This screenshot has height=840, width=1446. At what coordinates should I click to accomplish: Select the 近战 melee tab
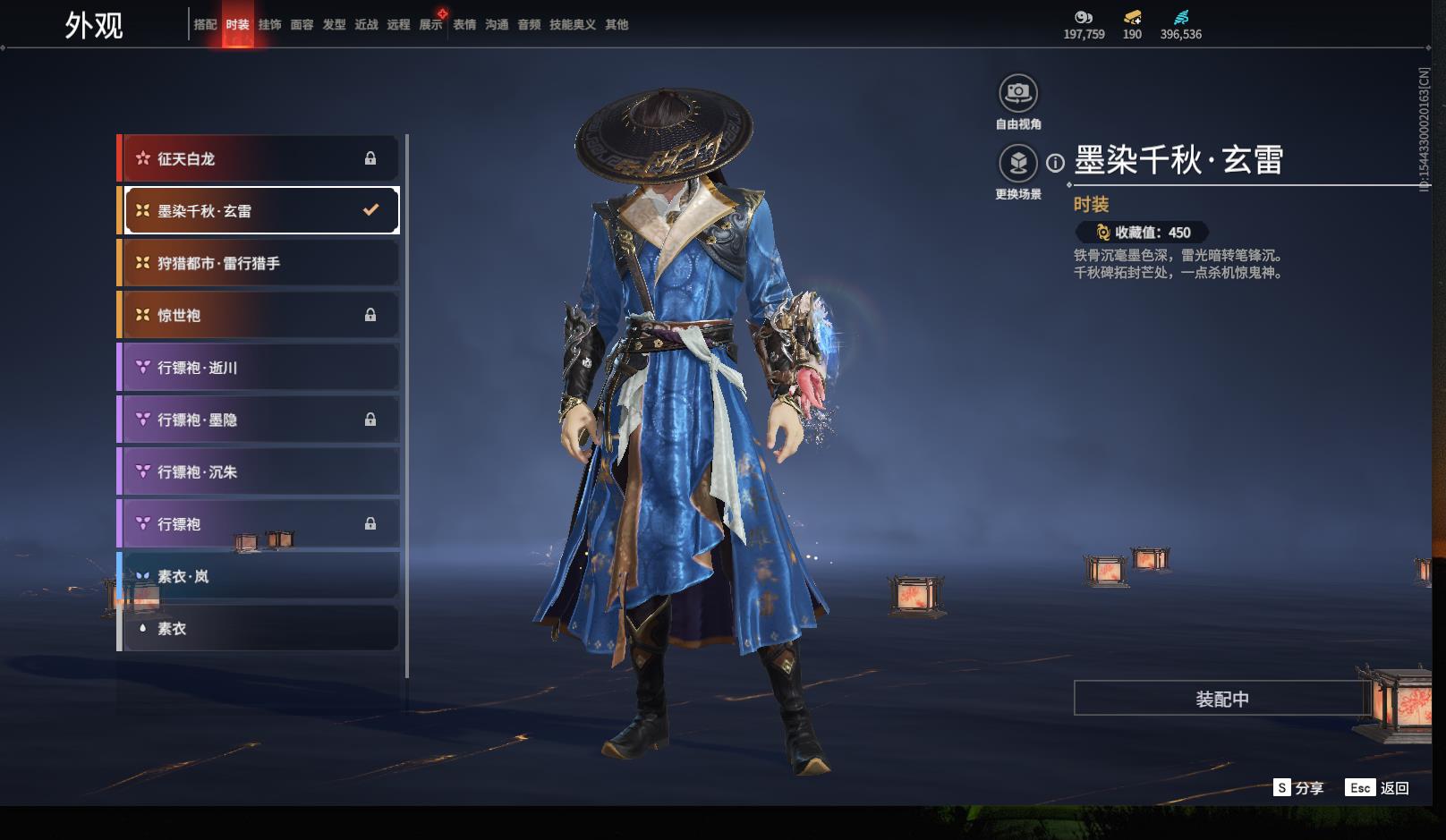point(366,25)
